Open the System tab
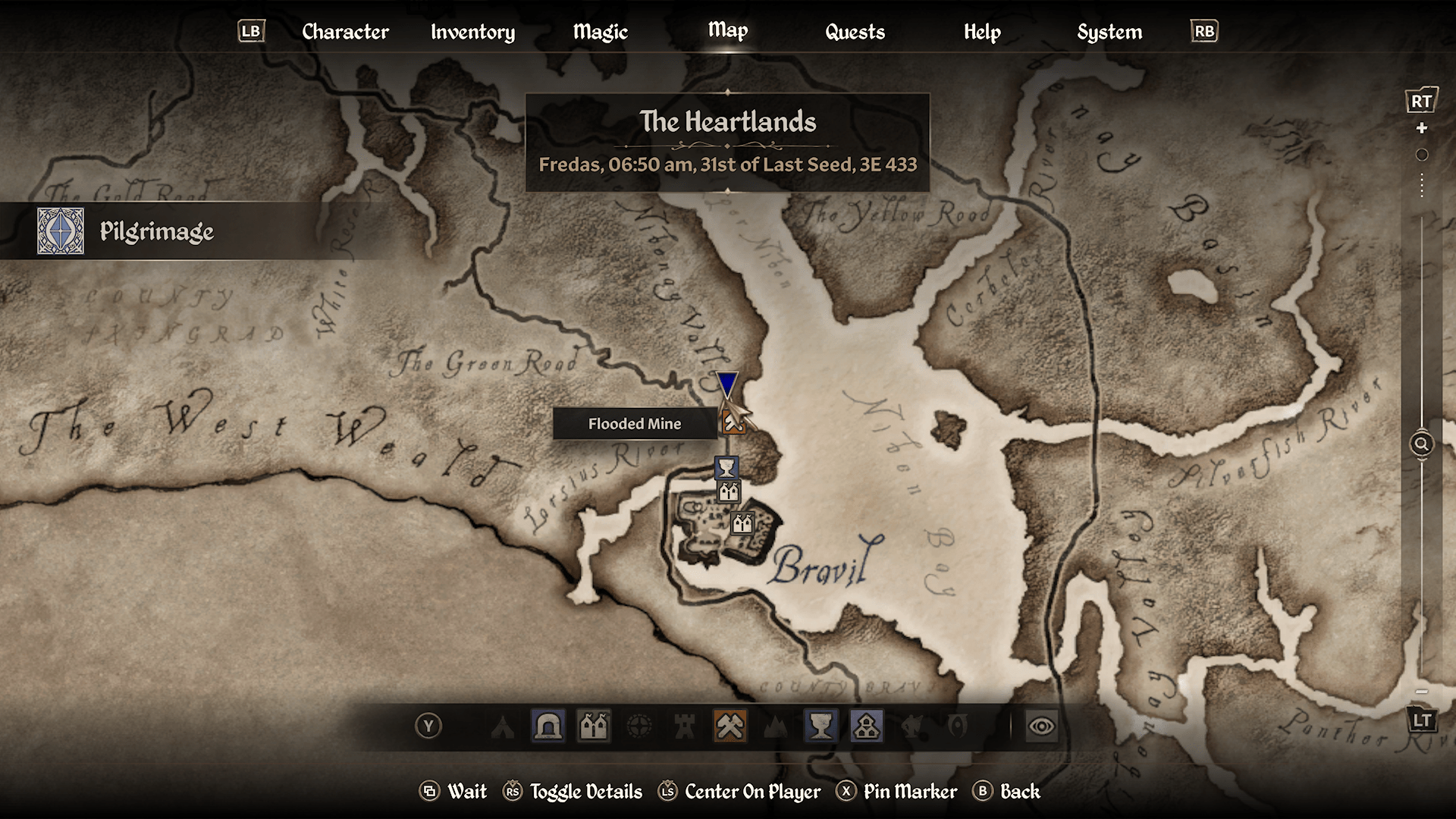Image resolution: width=1456 pixels, height=819 pixels. point(1109,32)
